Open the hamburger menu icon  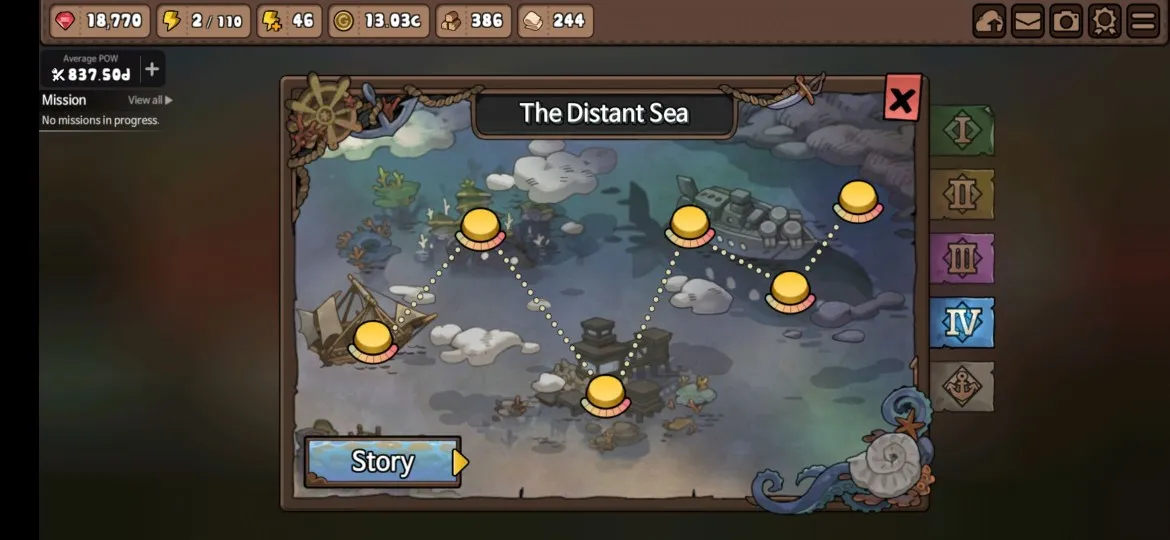[1142, 21]
